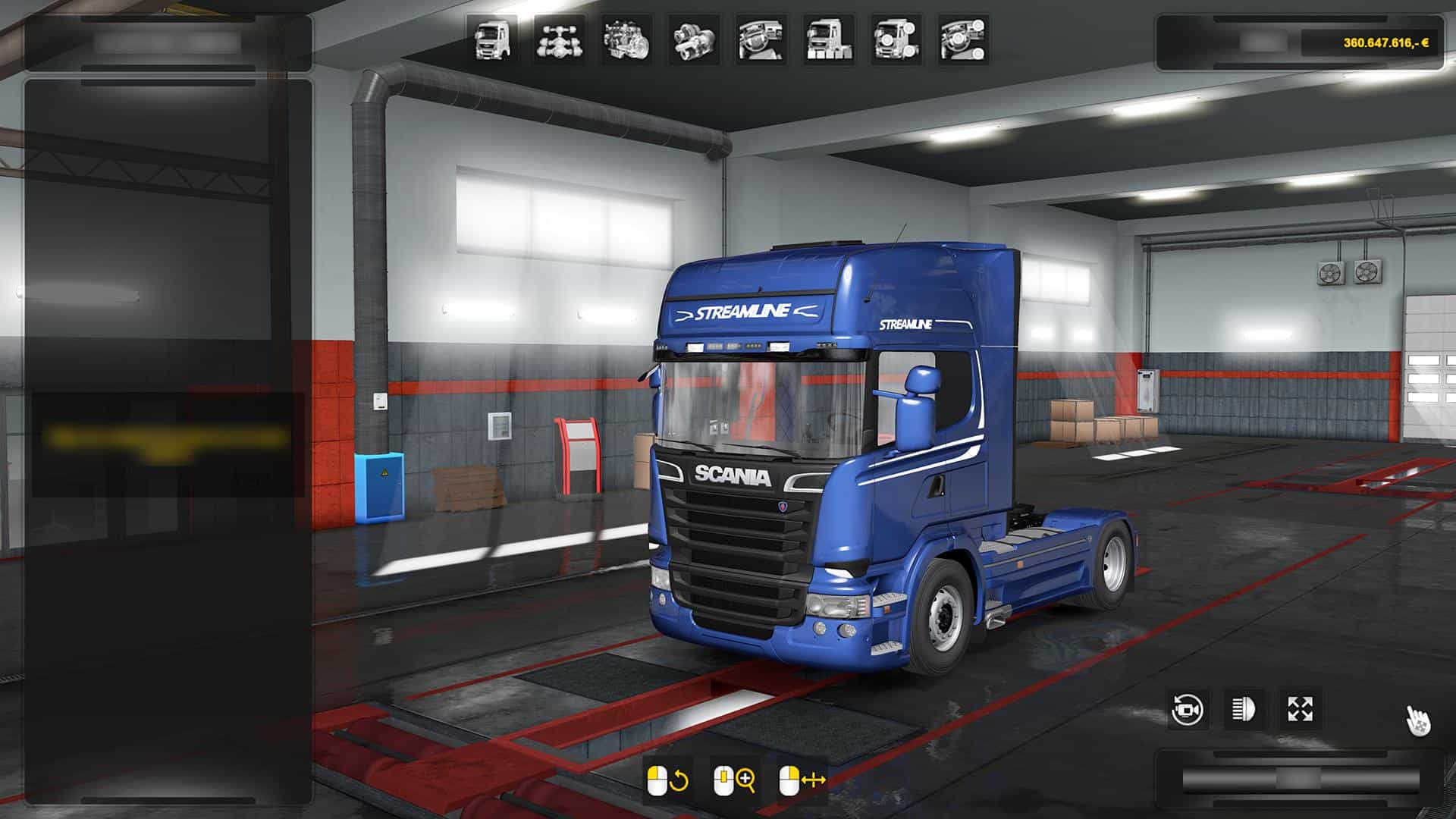This screenshot has height=819, width=1456.
Task: Reset the camera view
Action: point(1187,710)
